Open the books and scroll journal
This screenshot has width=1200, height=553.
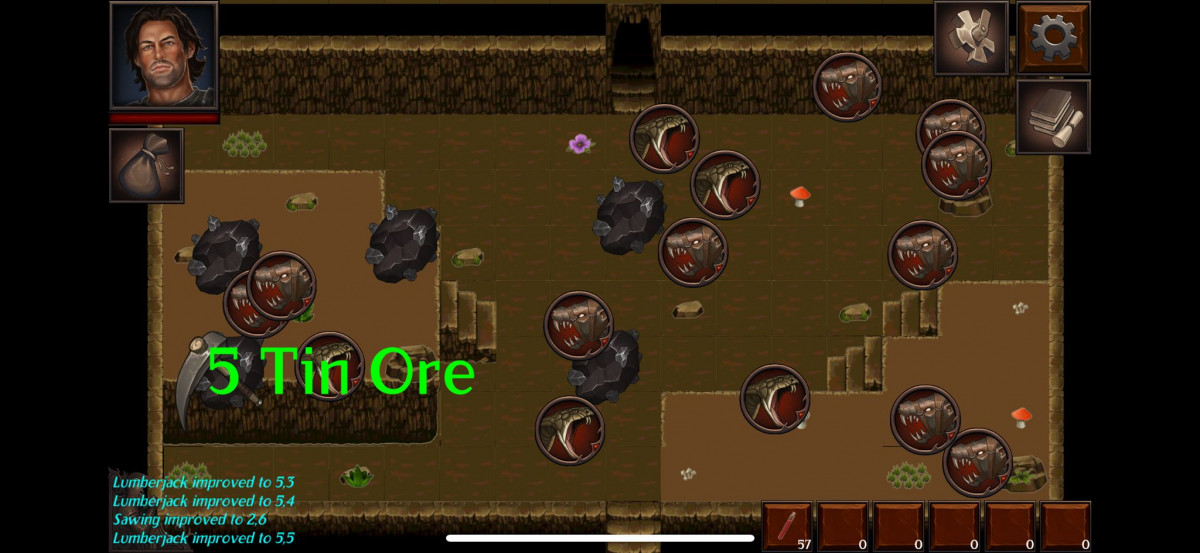1053,116
